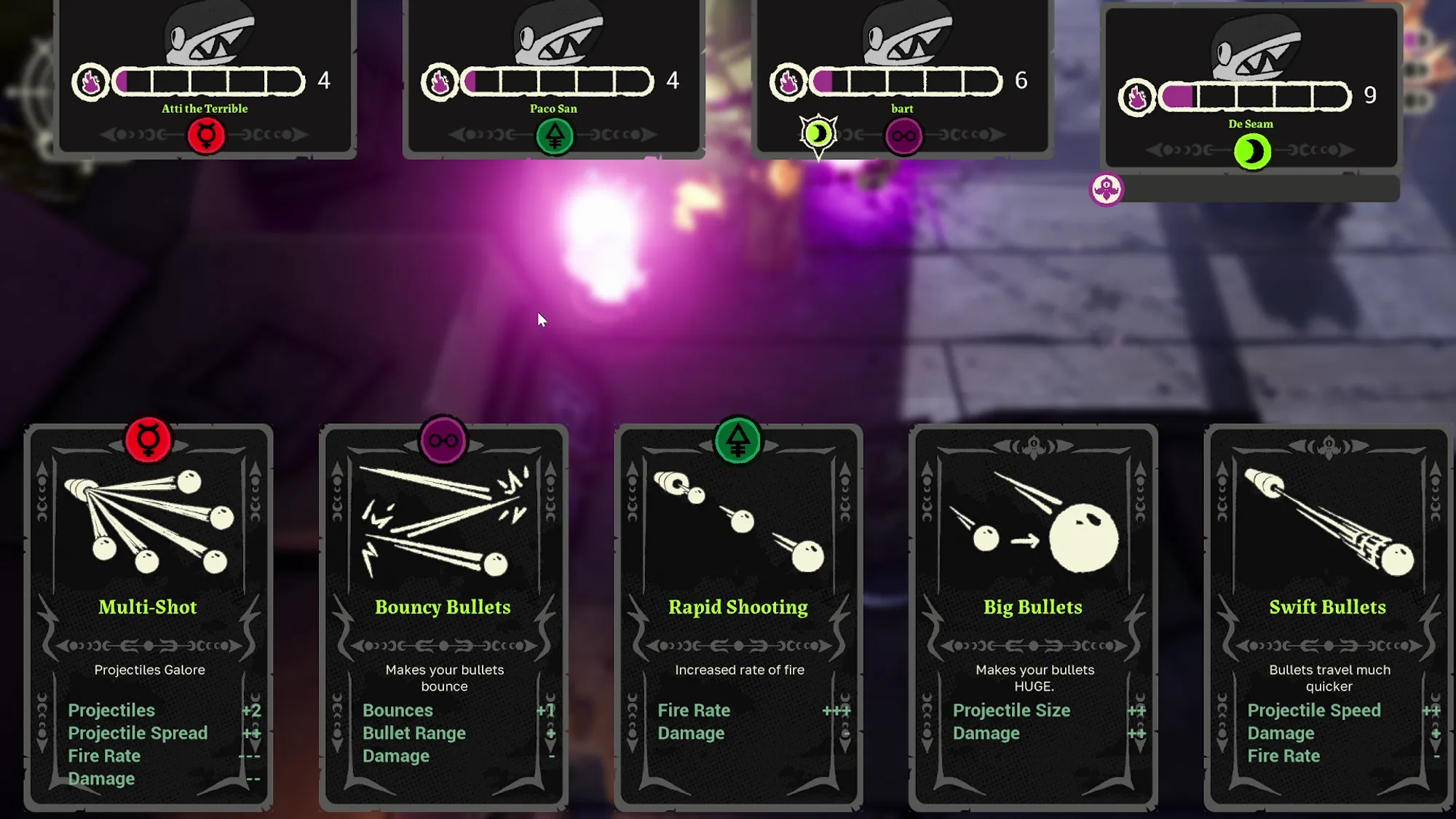Click the red symbol under Atti the Terrible

tap(206, 135)
